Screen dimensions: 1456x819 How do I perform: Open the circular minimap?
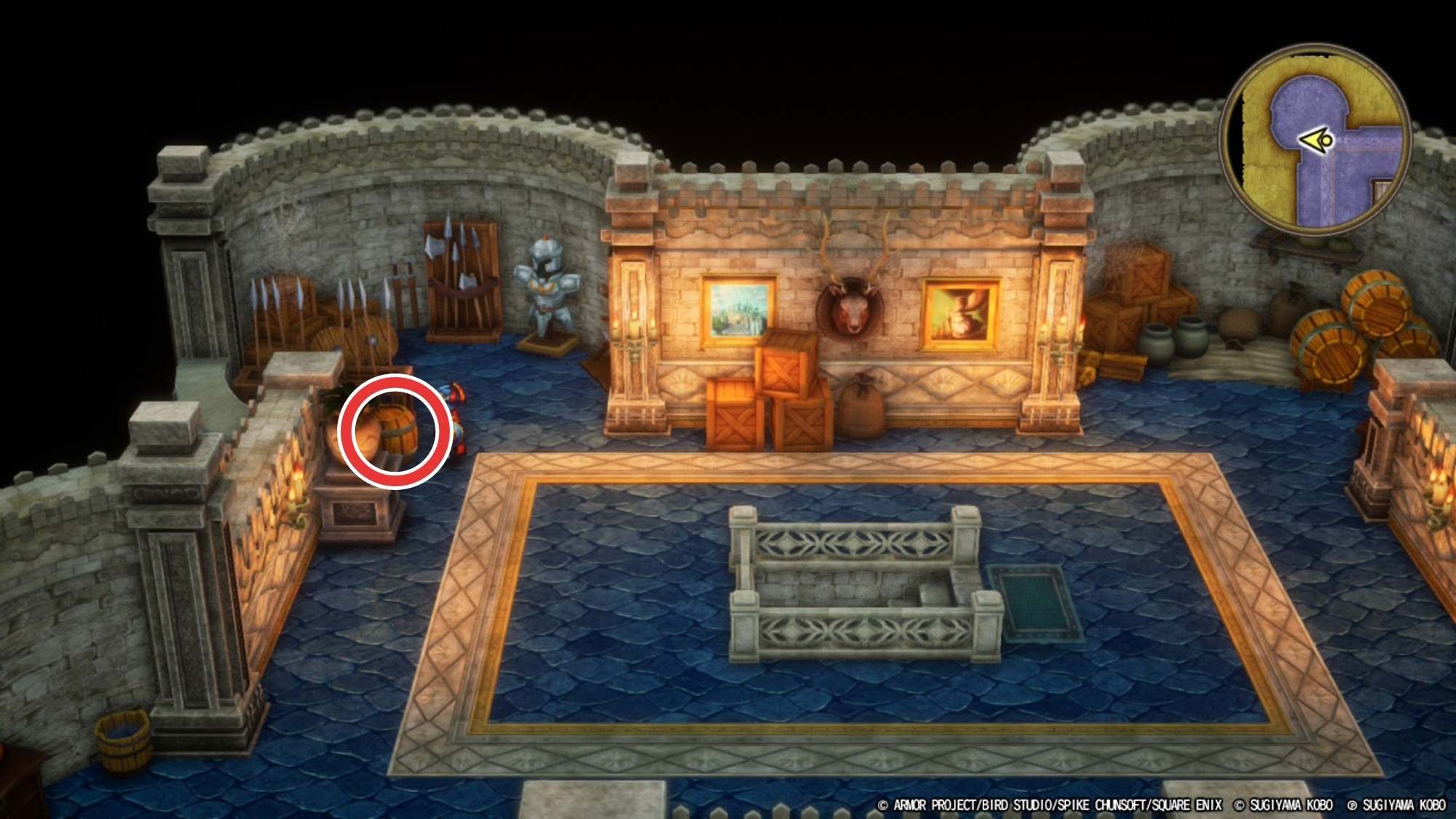[x=1315, y=140]
